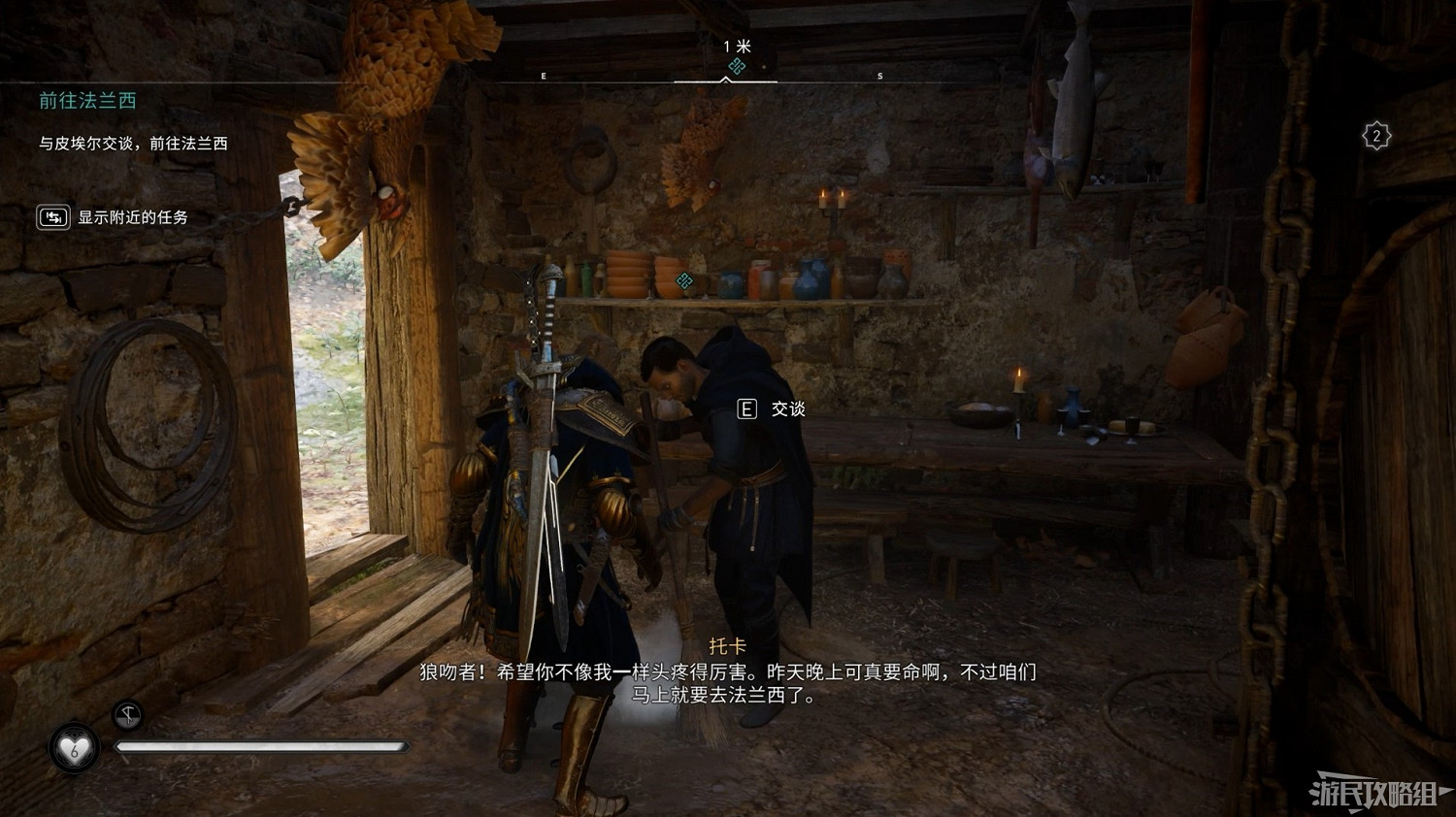Click the star-shaped level 2 notification icon
The width and height of the screenshot is (1456, 817).
1376,136
